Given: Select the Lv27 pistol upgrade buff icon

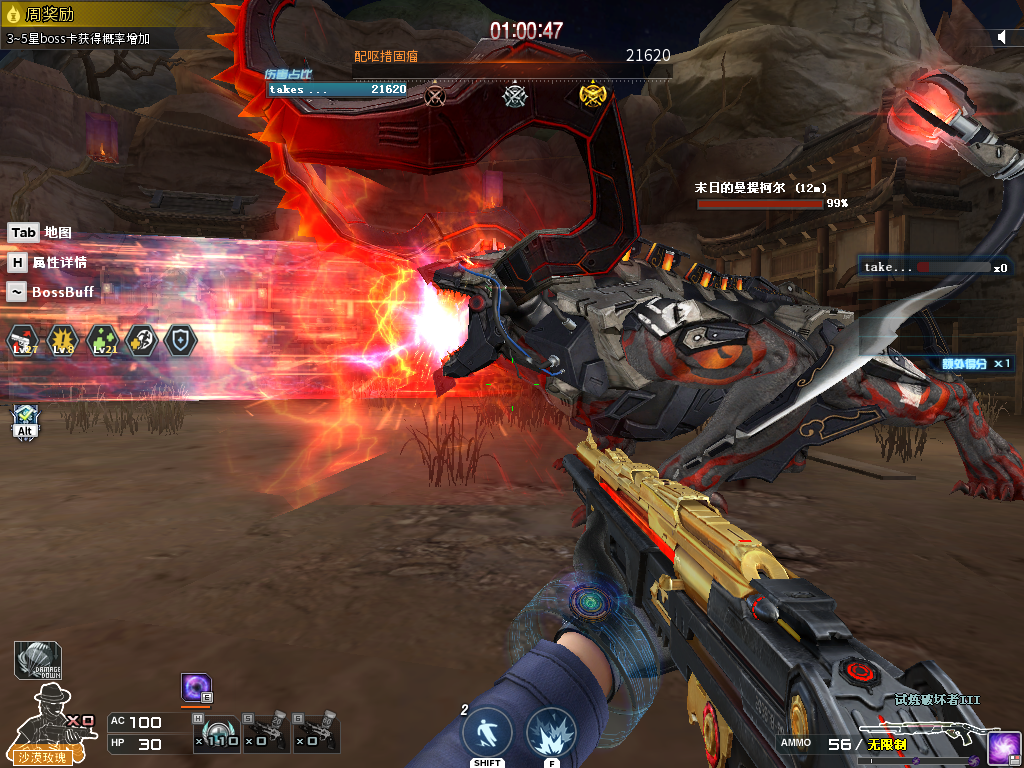Looking at the screenshot, I should (x=23, y=340).
